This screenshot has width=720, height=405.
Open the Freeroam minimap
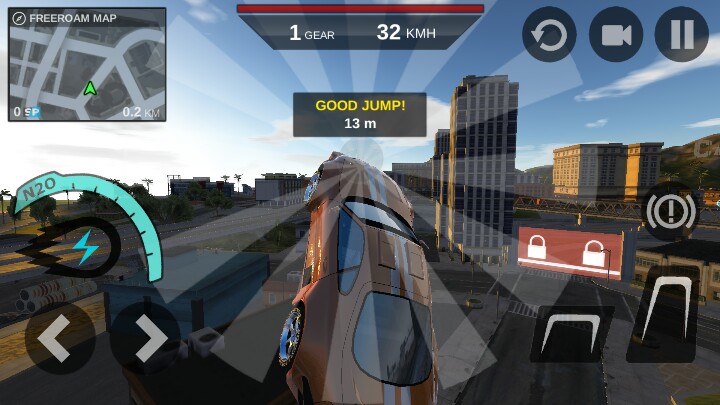pos(87,65)
